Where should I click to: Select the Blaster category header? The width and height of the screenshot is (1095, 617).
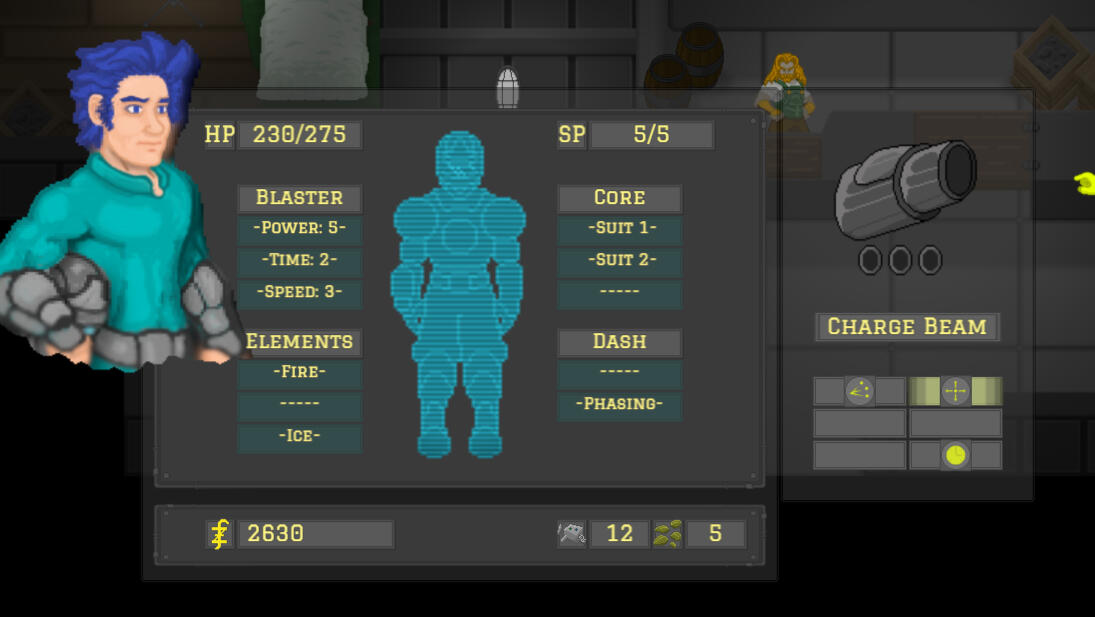point(299,198)
